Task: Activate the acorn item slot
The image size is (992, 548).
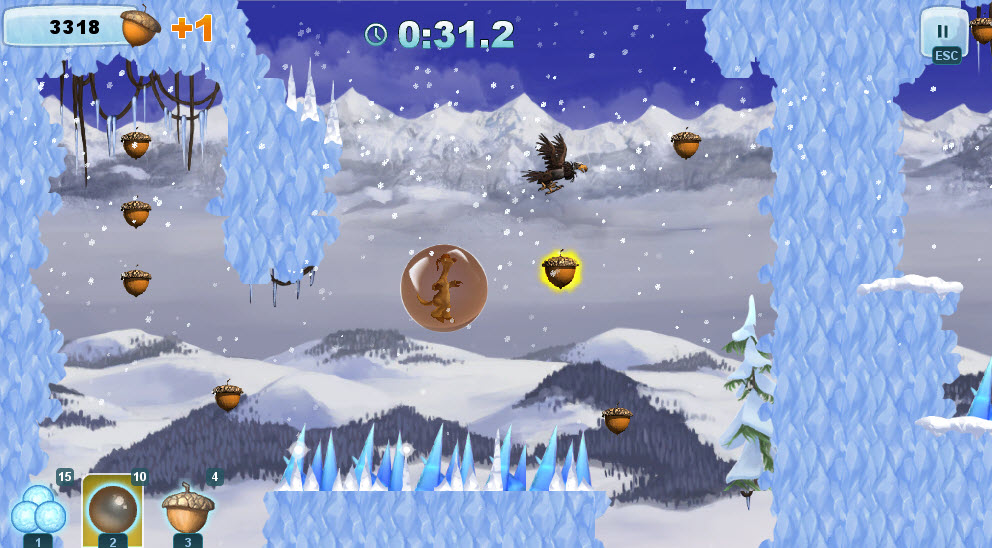Action: point(188,510)
